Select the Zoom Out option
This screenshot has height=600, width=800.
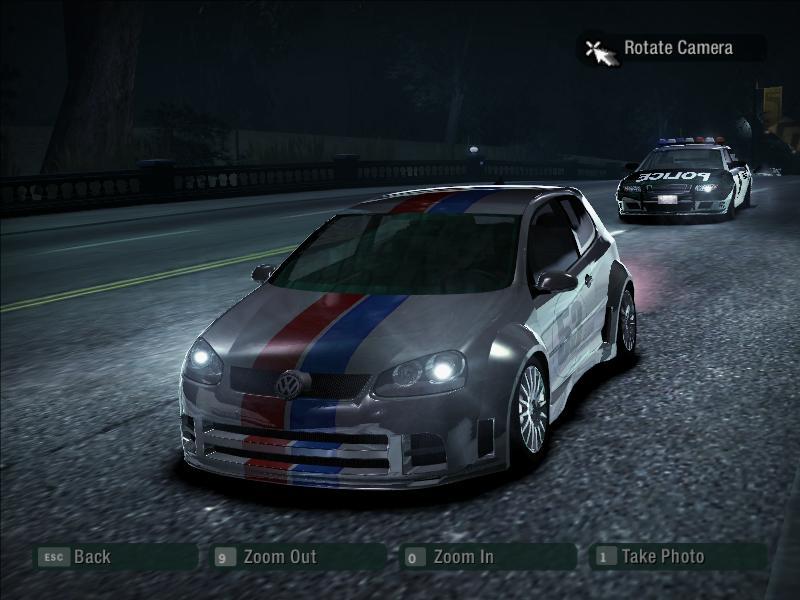tap(279, 557)
